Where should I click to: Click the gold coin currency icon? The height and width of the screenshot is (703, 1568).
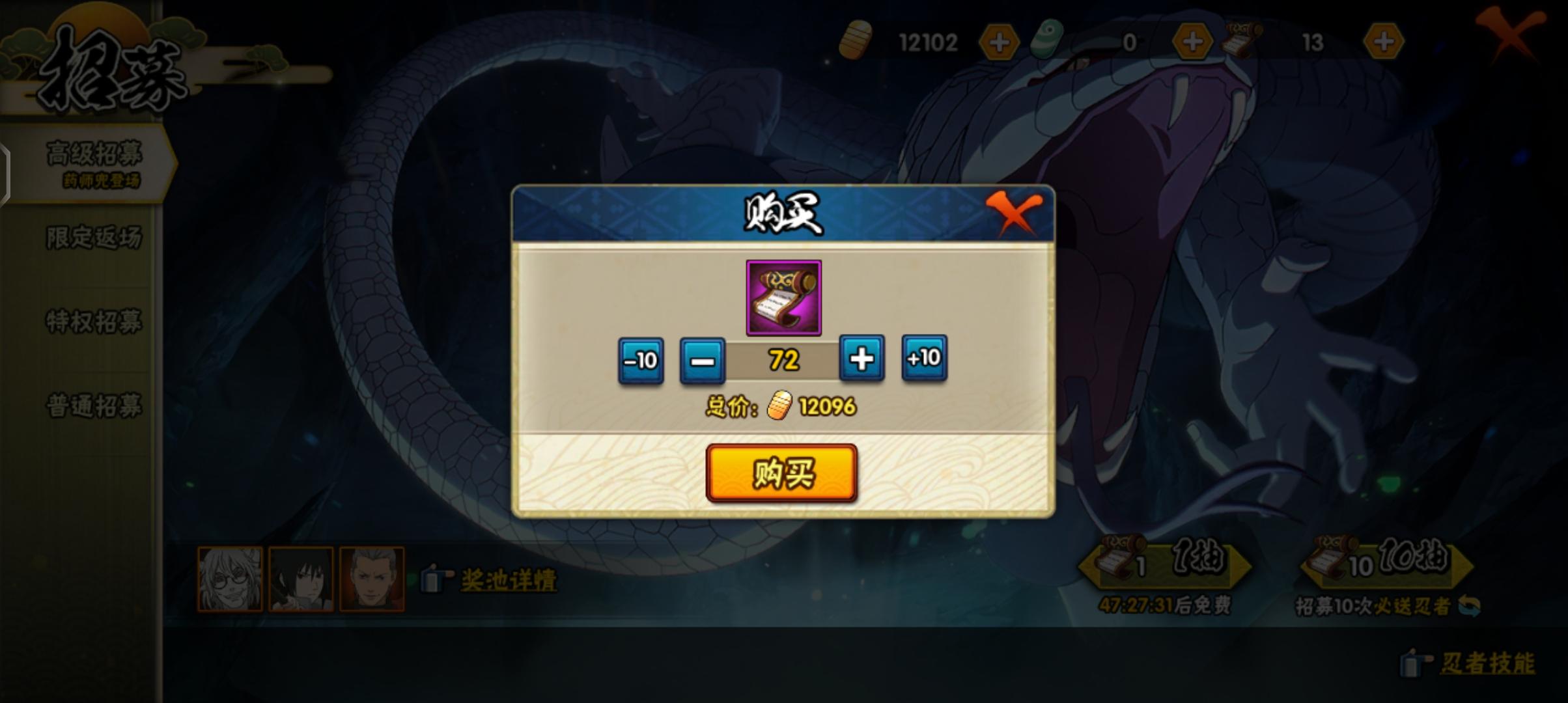tap(855, 41)
